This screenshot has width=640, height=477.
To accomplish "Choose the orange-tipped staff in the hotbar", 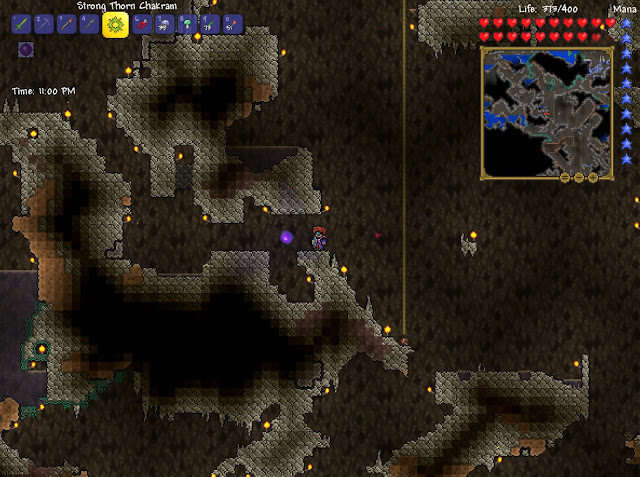I will pos(67,24).
